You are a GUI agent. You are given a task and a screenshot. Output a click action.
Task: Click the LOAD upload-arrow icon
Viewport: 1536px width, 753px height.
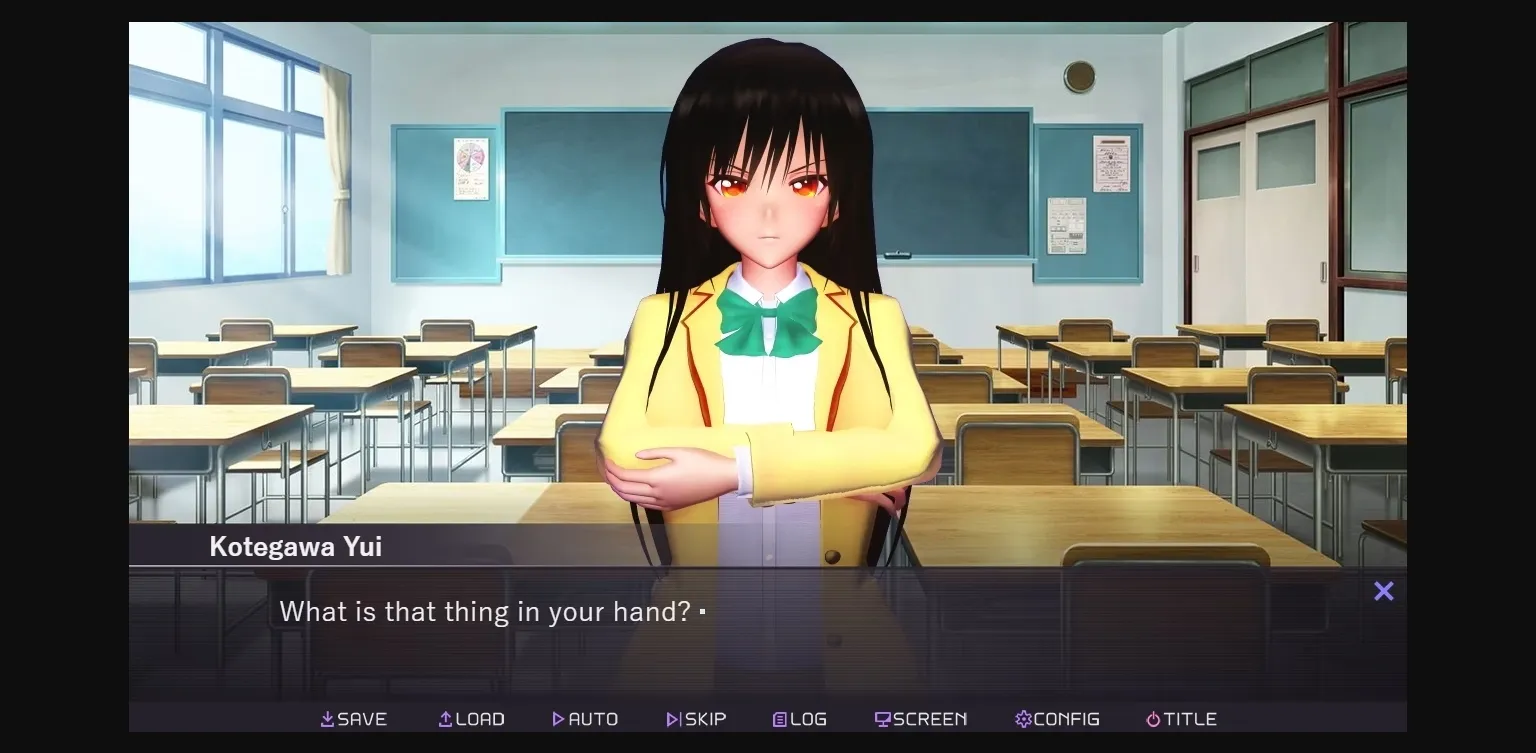442,718
